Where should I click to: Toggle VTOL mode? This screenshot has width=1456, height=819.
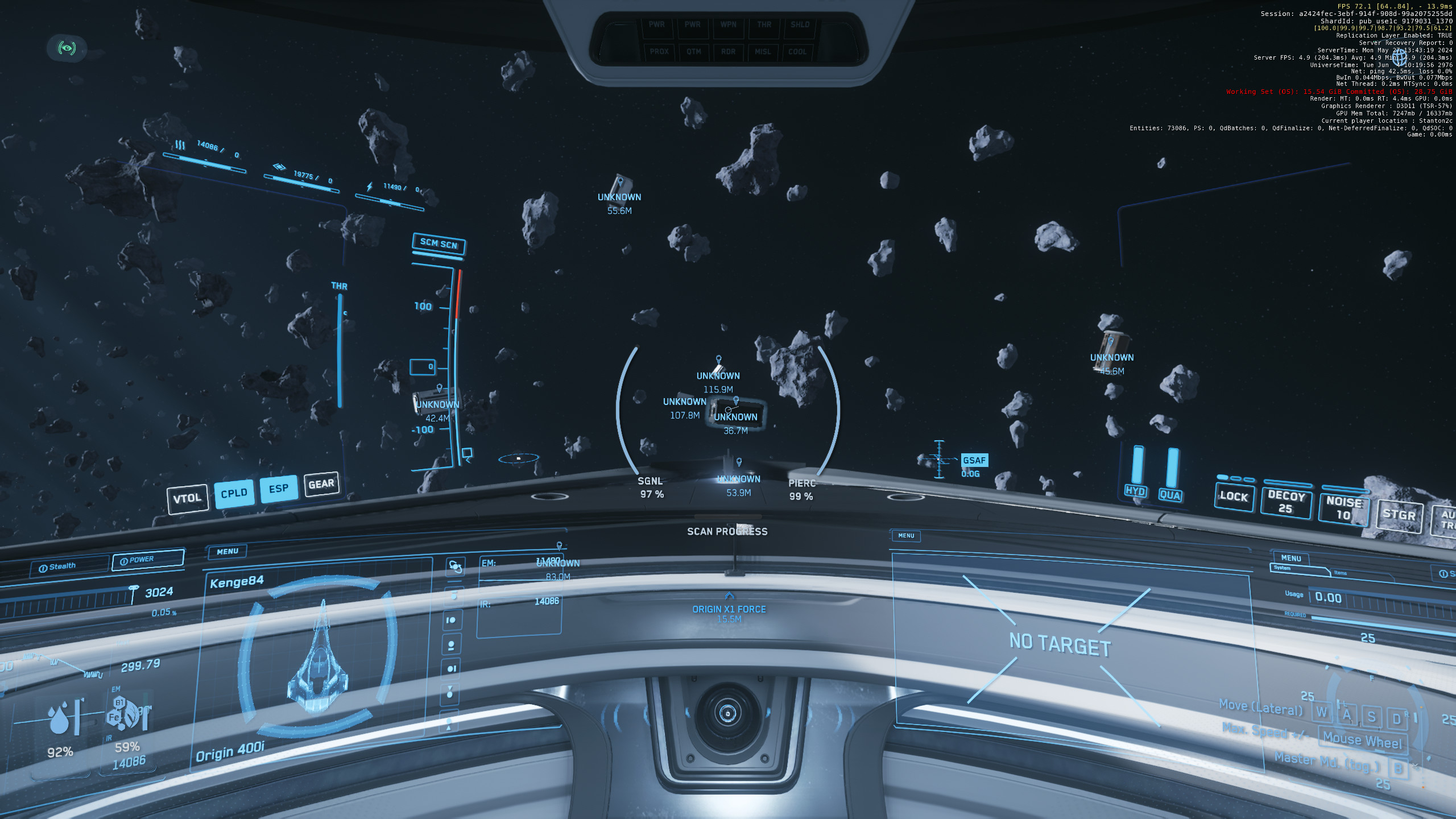[188, 497]
